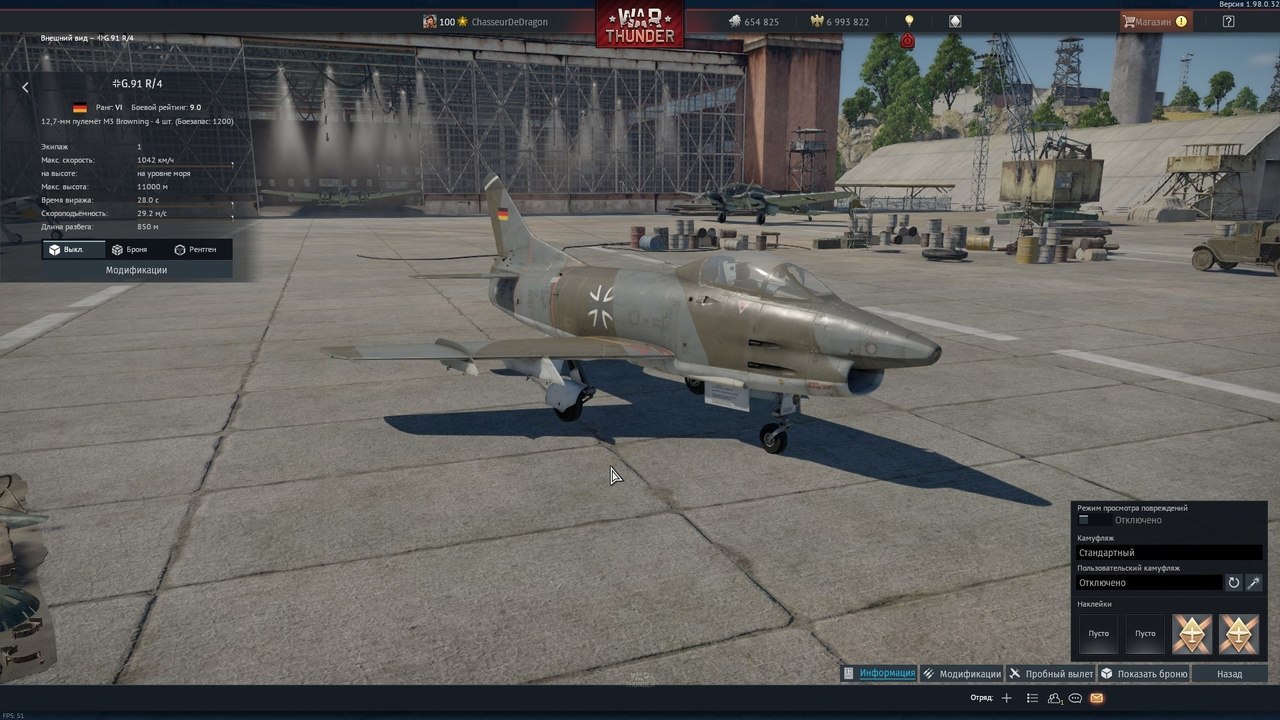Toggle the damage view mode switch
The height and width of the screenshot is (720, 1280).
point(1095,520)
